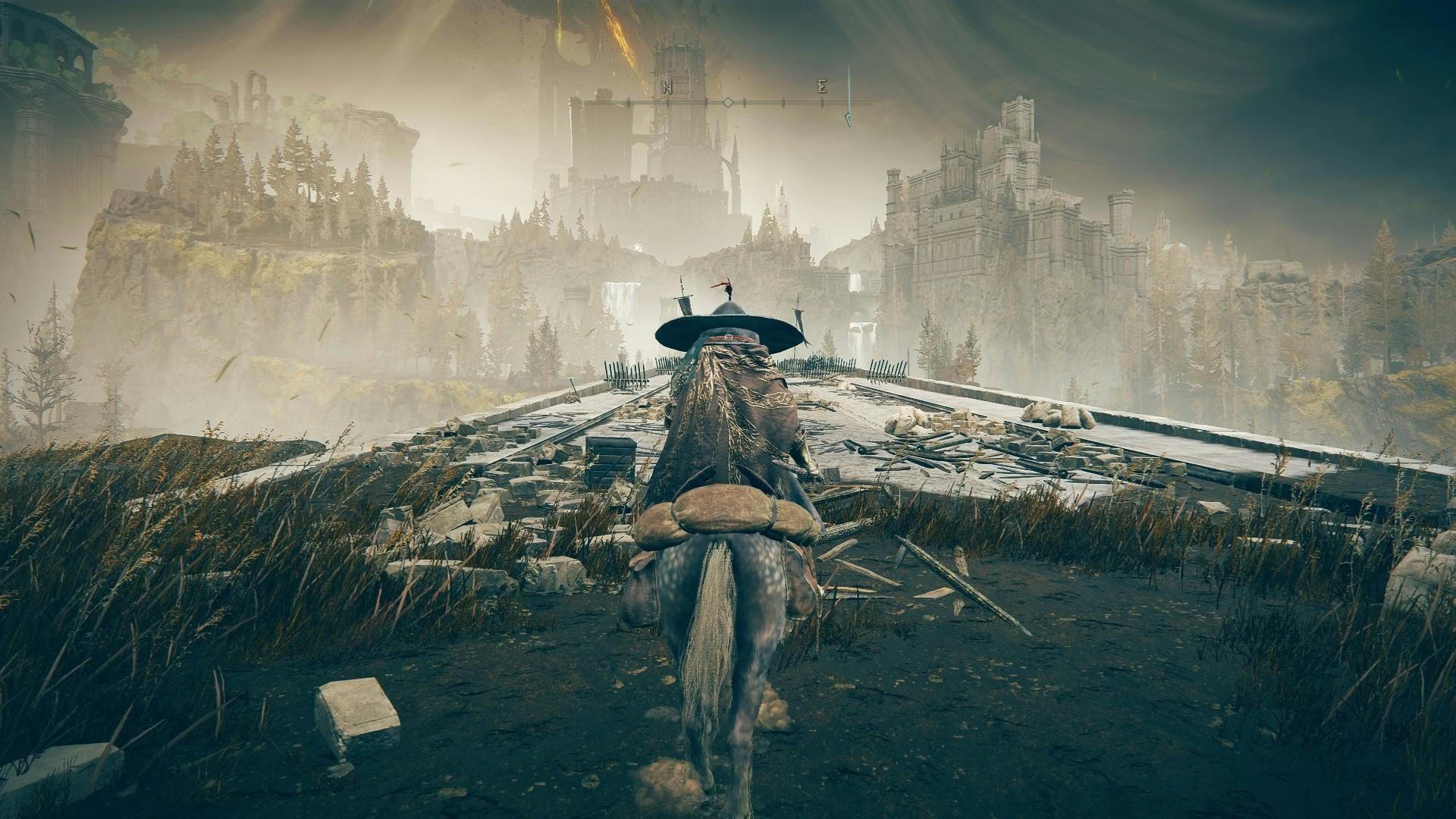Click the North letter on the compass
Image resolution: width=1456 pixels, height=819 pixels.
click(667, 88)
